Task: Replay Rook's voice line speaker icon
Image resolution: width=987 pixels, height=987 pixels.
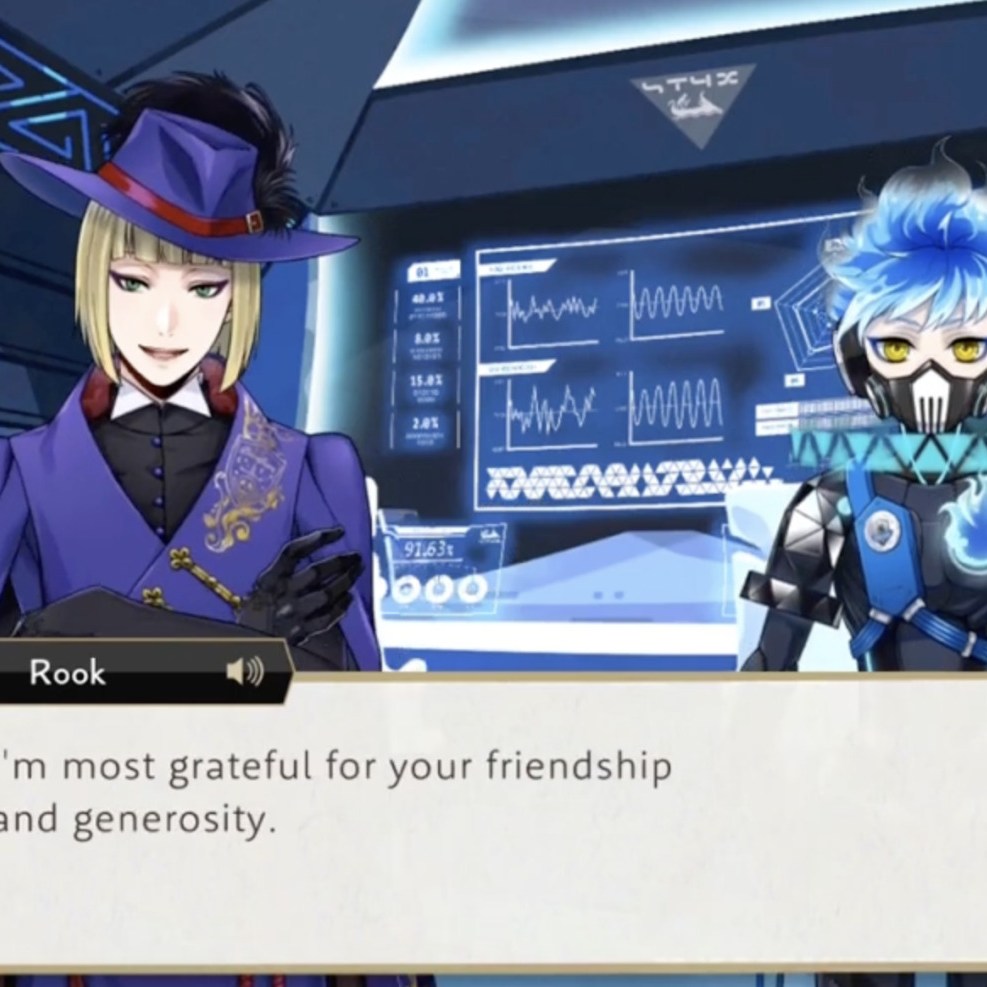Action: click(244, 672)
